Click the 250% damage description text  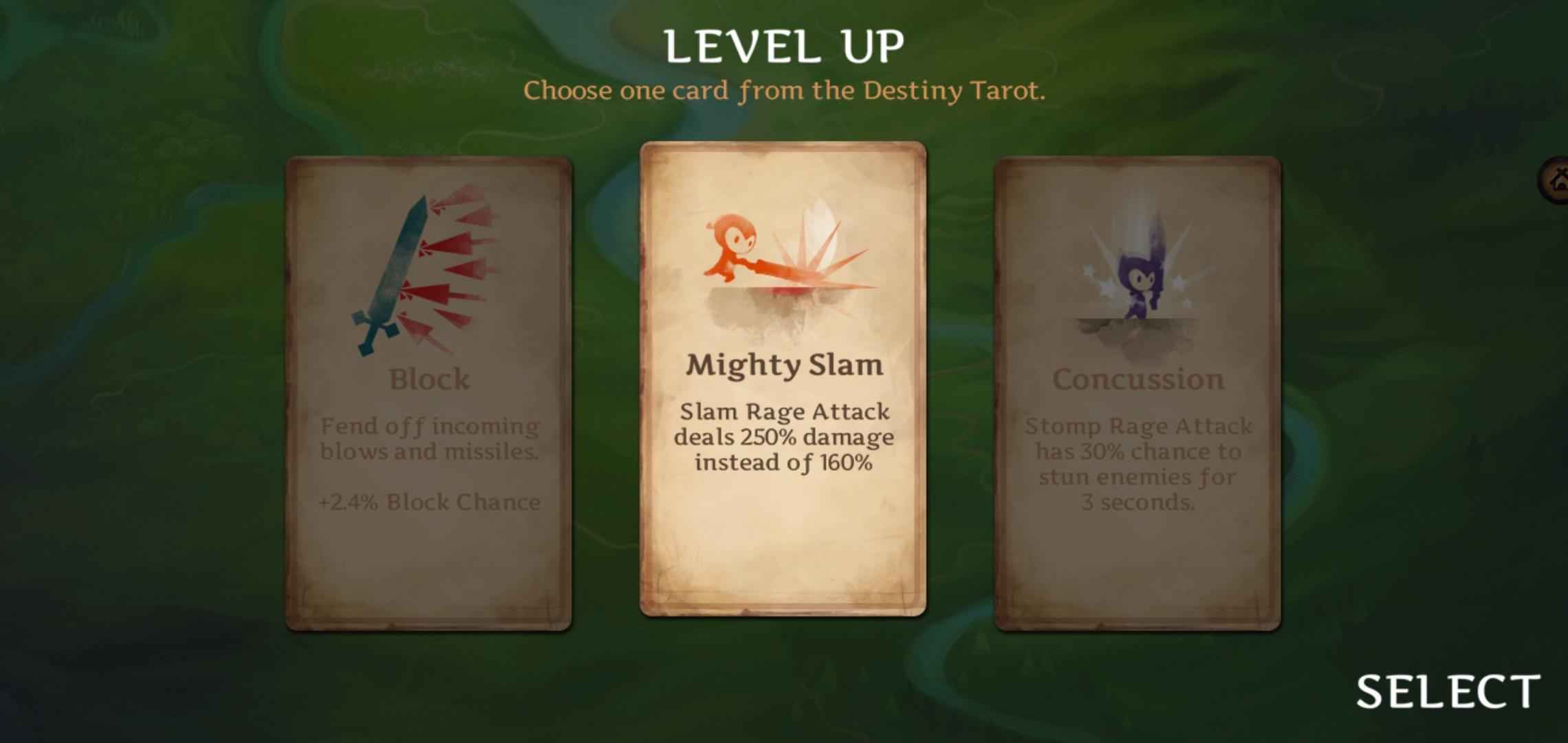pos(784,435)
